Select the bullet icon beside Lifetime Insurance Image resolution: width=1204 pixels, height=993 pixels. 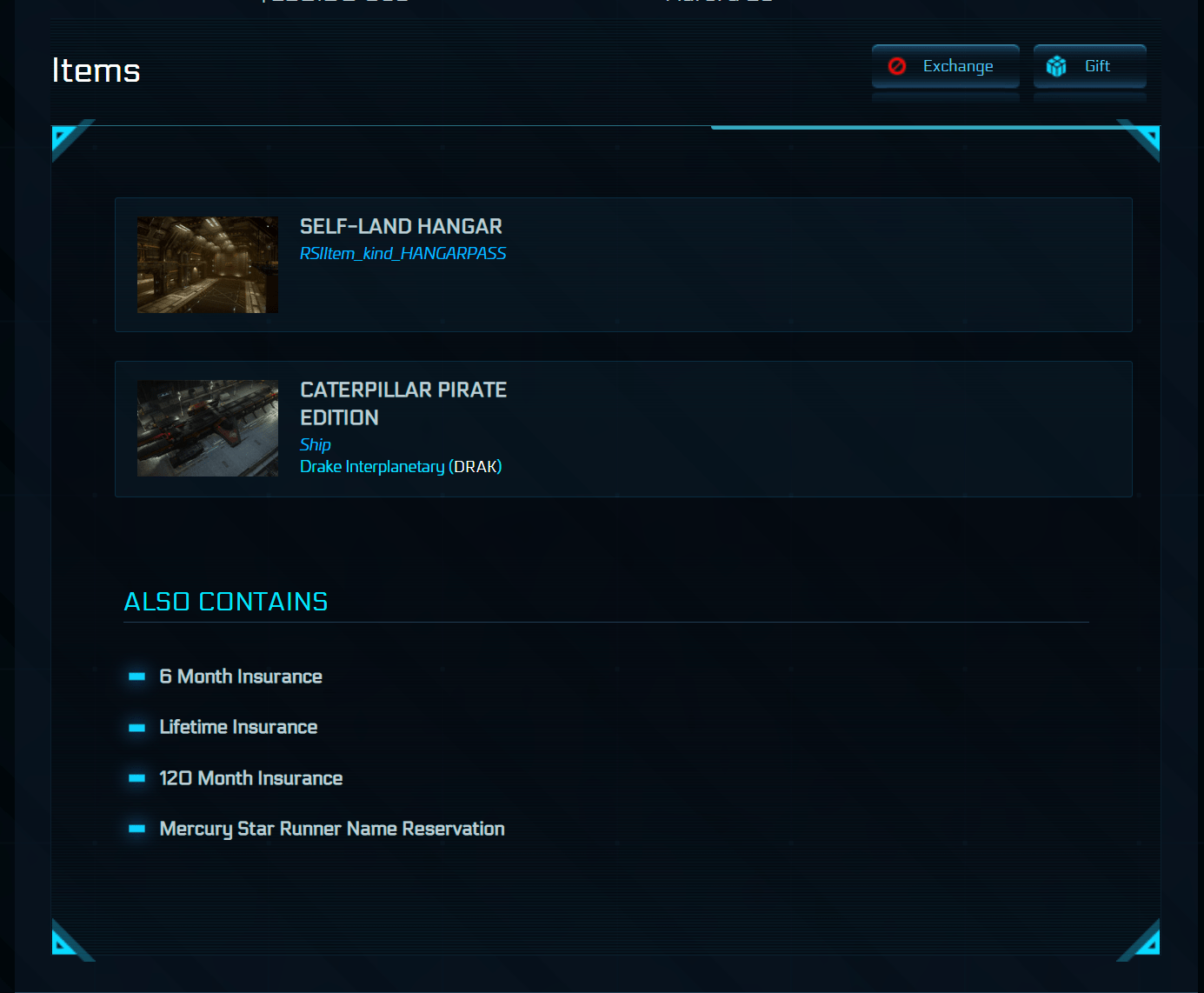tap(137, 728)
